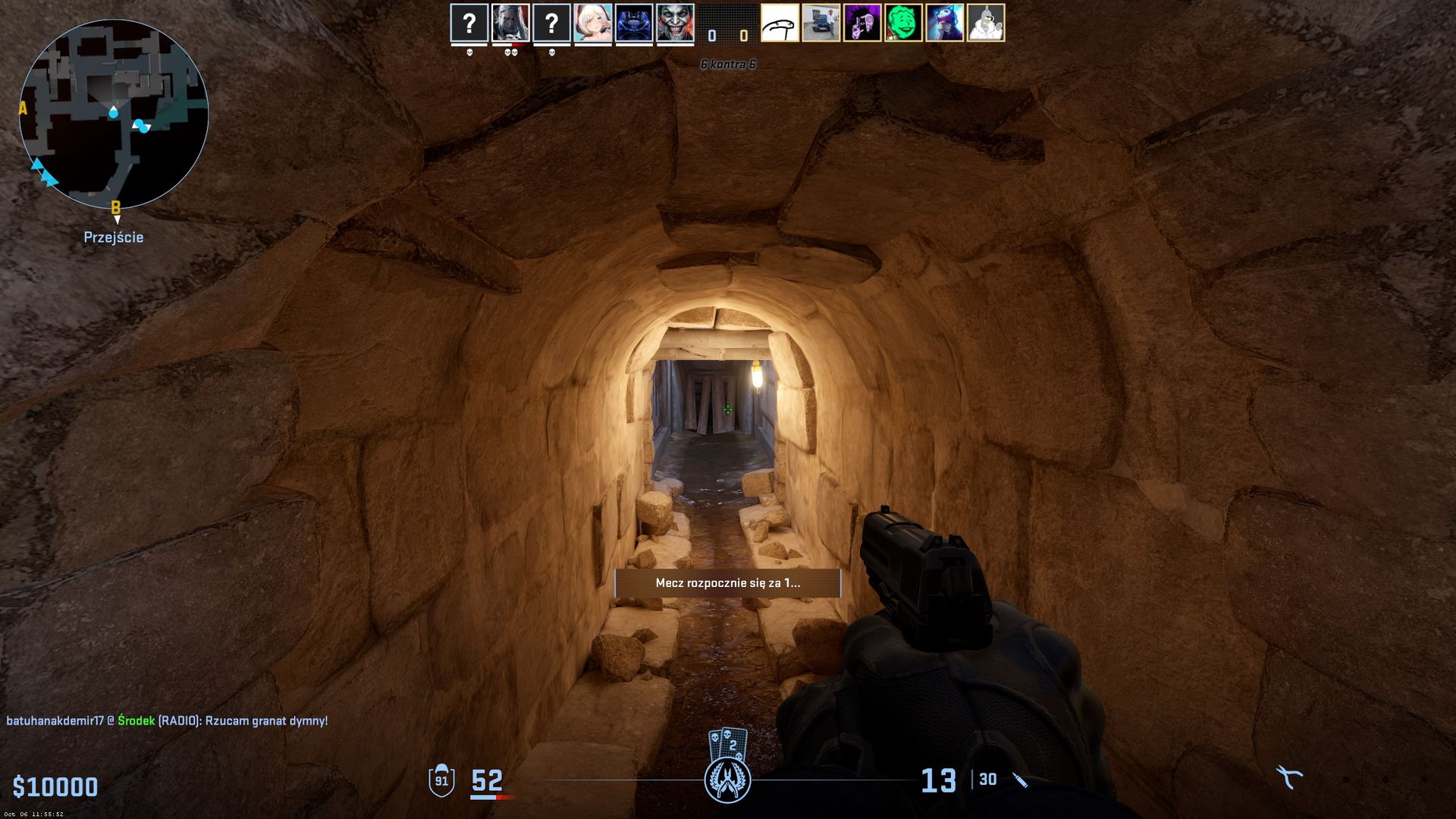Select the knife icon in the weapon panel

[1288, 777]
